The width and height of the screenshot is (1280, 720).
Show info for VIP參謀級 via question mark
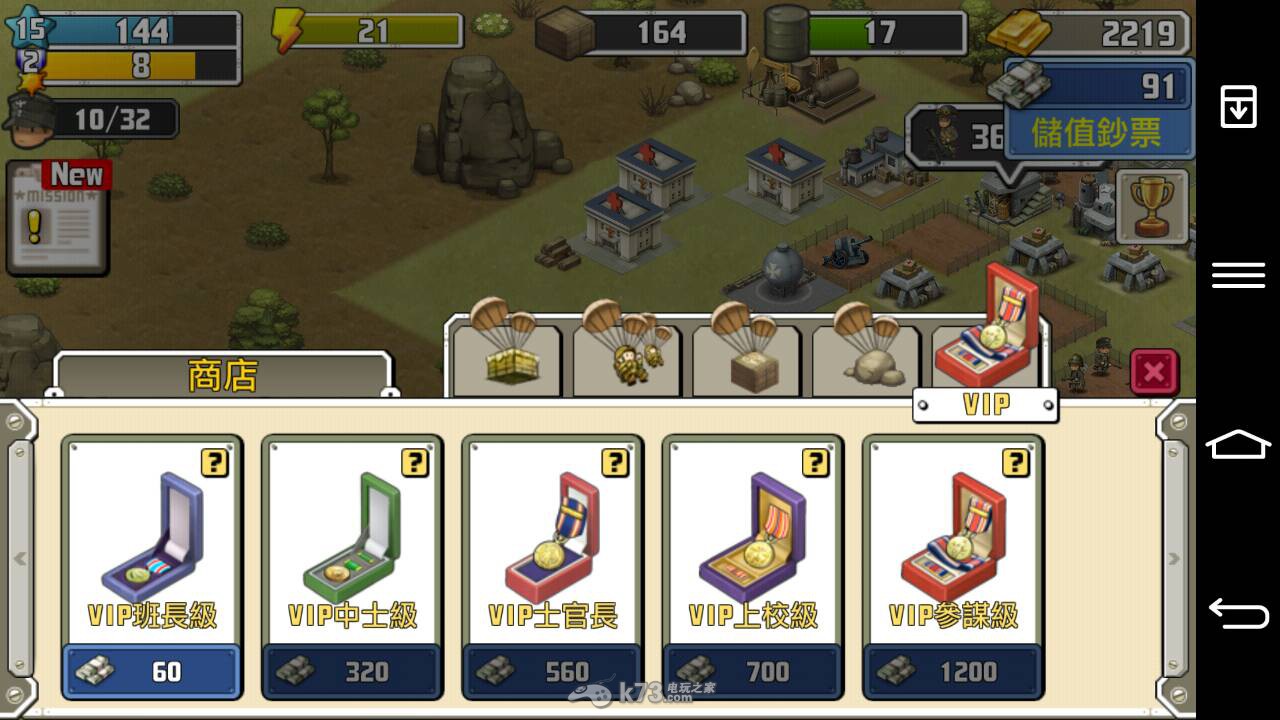[1015, 462]
